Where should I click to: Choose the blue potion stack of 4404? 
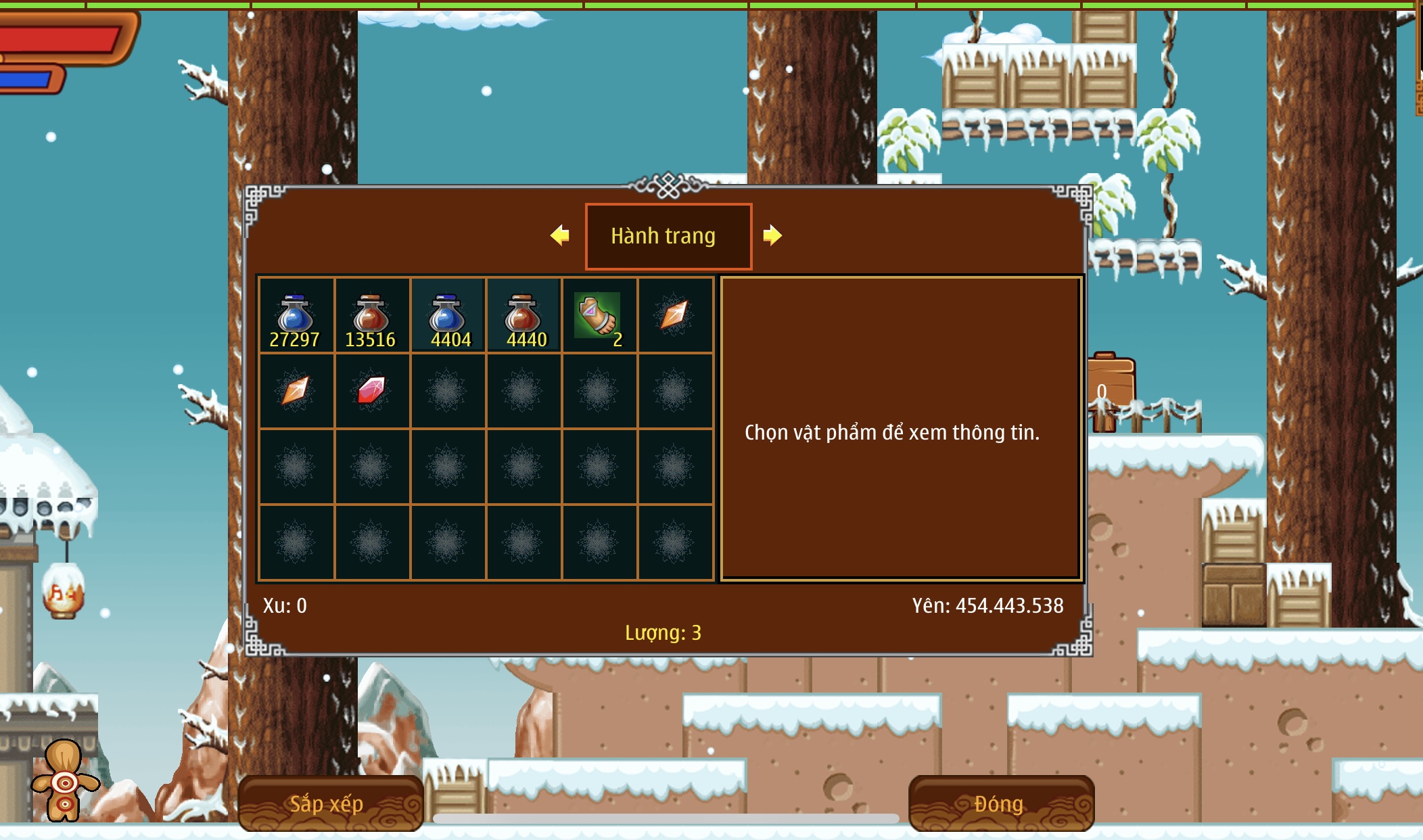447,316
